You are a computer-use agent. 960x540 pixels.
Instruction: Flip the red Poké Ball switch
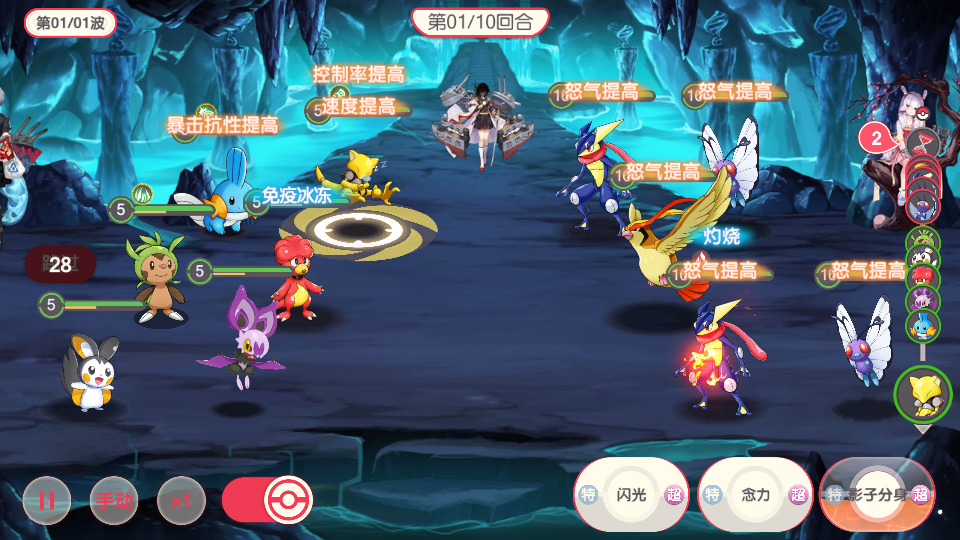(x=268, y=500)
